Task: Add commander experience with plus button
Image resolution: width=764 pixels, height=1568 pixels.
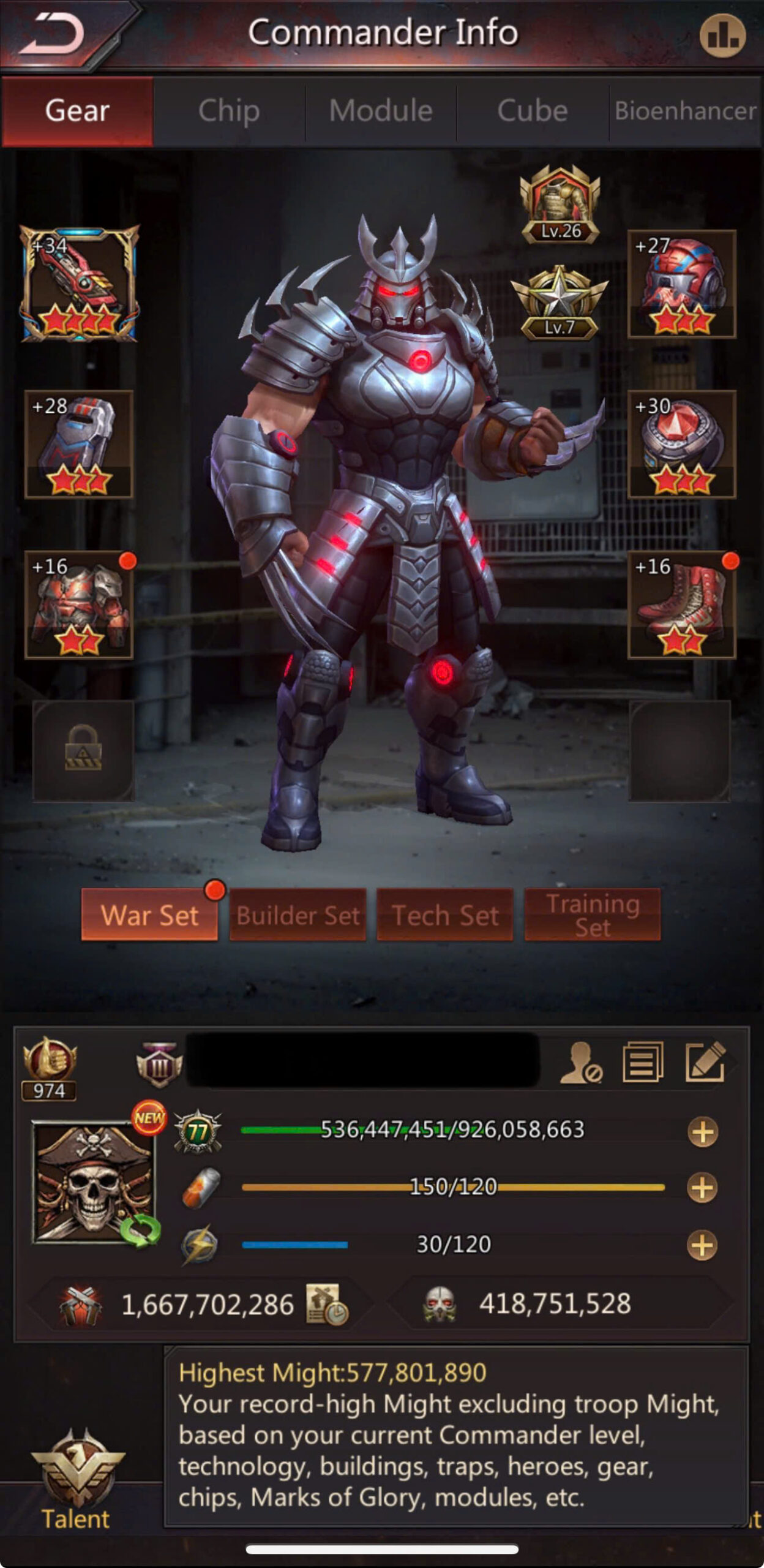Action: [703, 1131]
